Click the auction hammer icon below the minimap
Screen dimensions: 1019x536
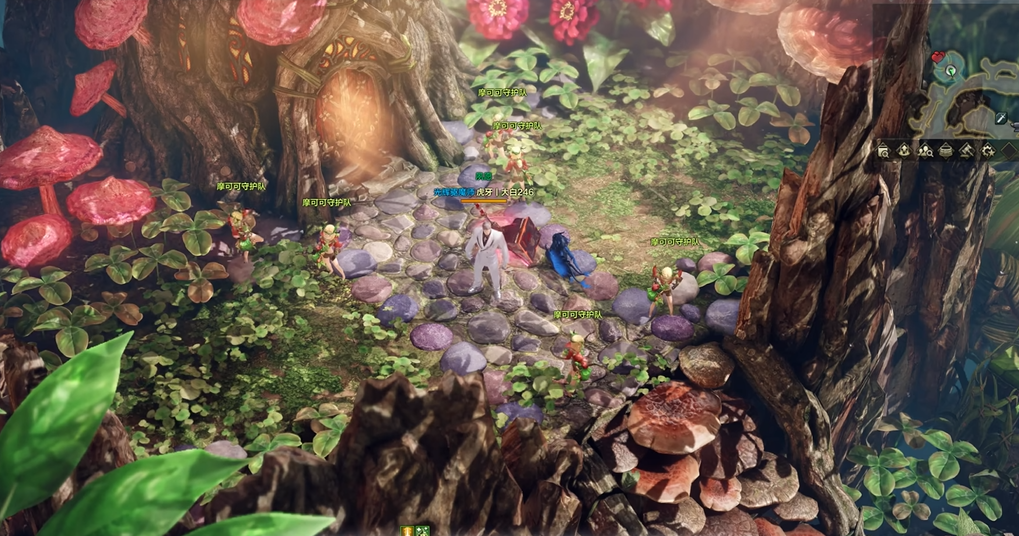coord(967,151)
